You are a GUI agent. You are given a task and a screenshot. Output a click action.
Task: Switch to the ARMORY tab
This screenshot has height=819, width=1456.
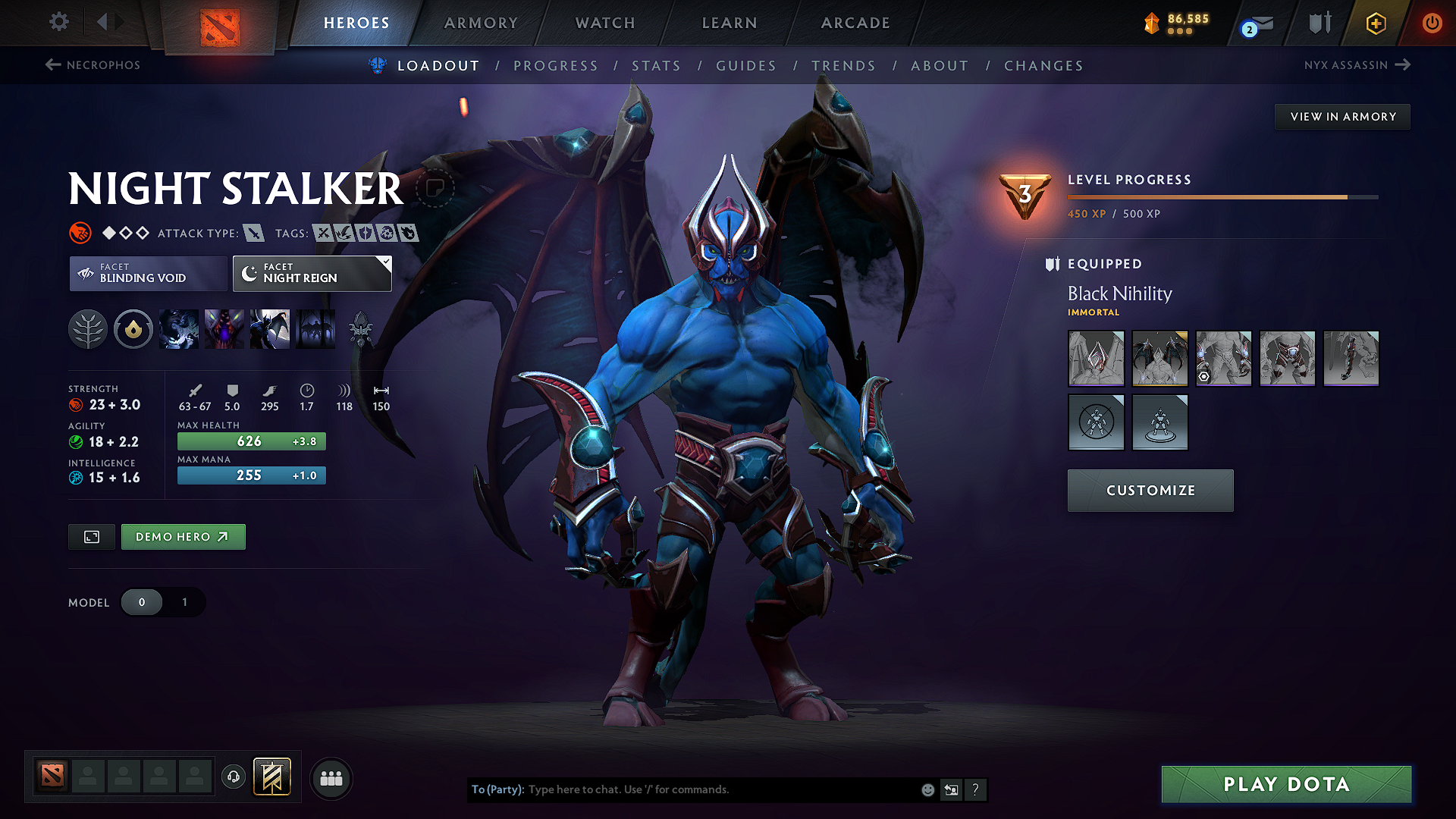point(481,23)
